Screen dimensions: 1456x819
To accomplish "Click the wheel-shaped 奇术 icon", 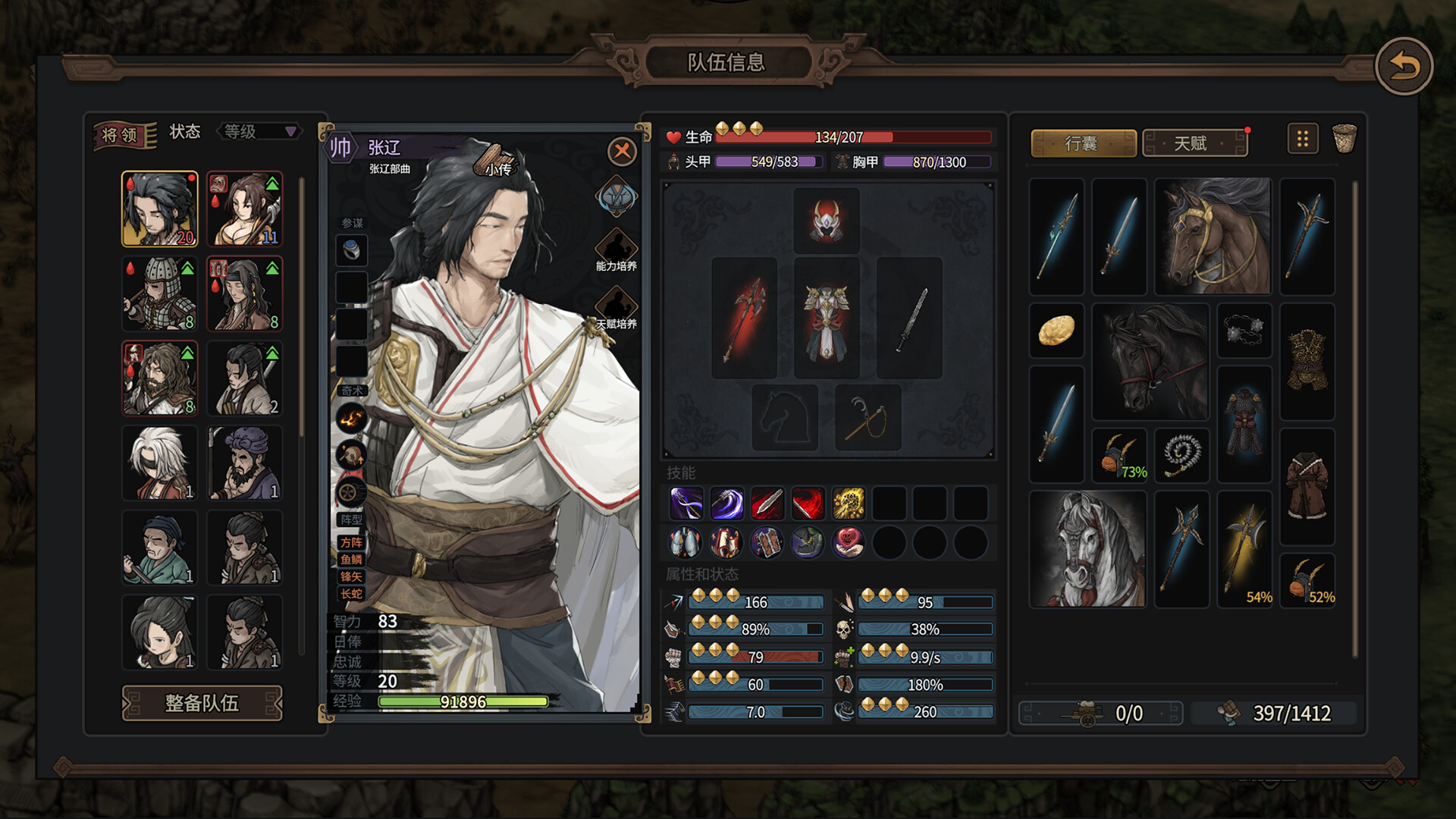I will tap(350, 491).
